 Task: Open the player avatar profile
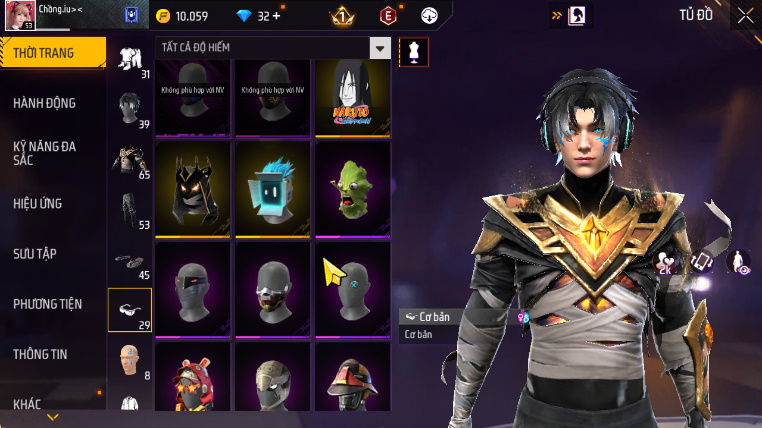[x=17, y=16]
